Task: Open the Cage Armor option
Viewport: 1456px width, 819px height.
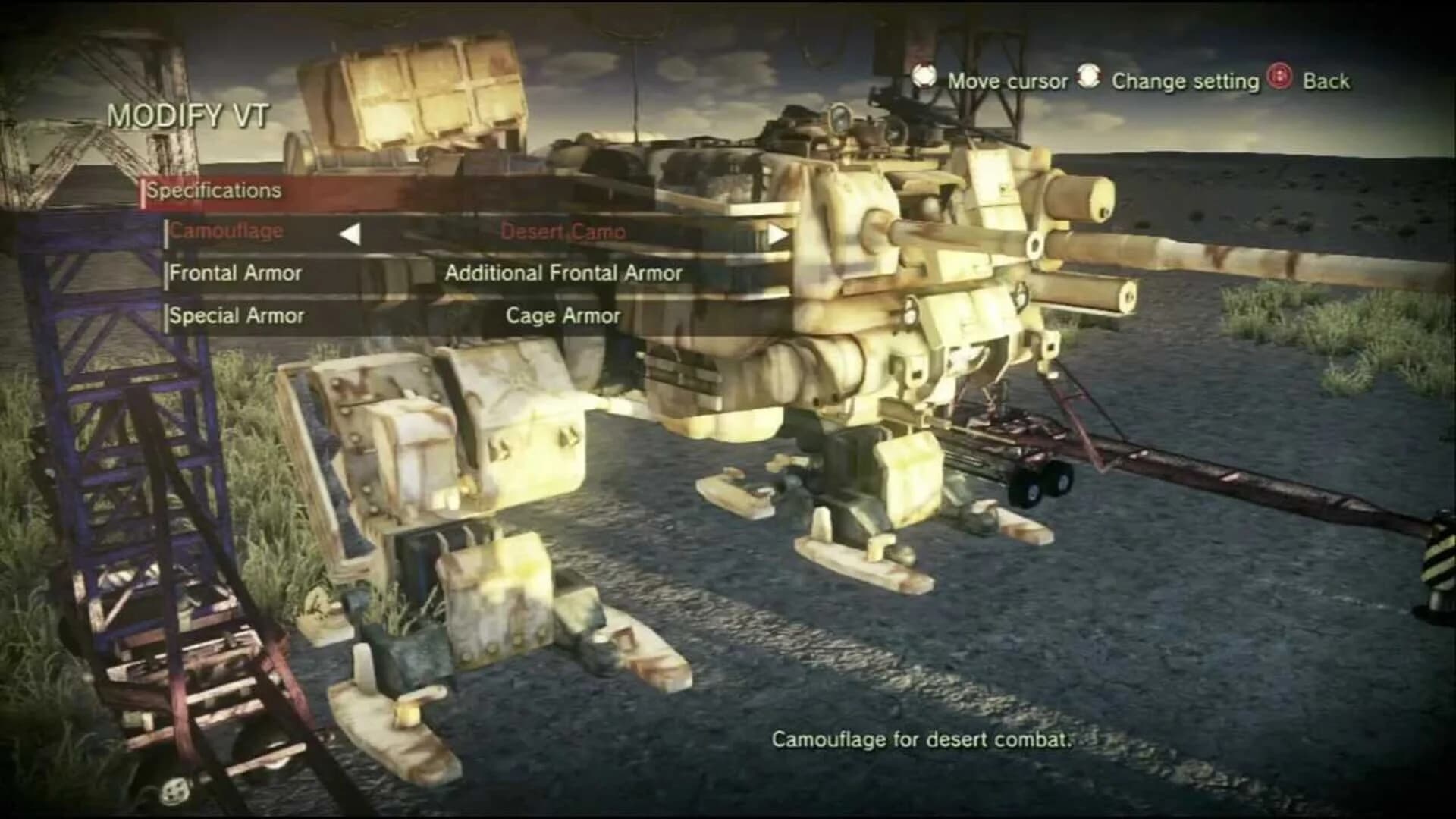Action: click(565, 315)
